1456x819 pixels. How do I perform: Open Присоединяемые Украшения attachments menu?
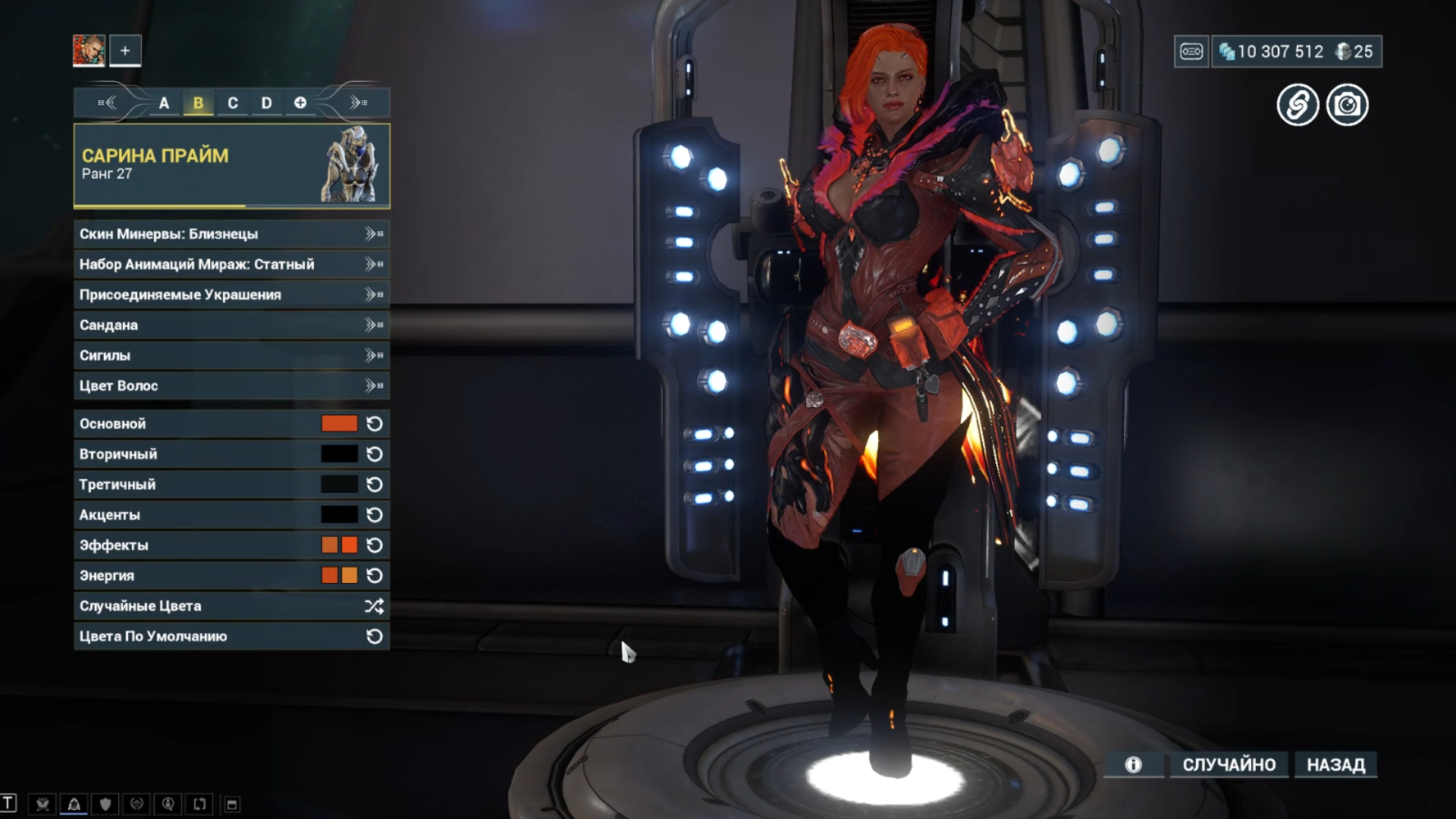(x=231, y=295)
